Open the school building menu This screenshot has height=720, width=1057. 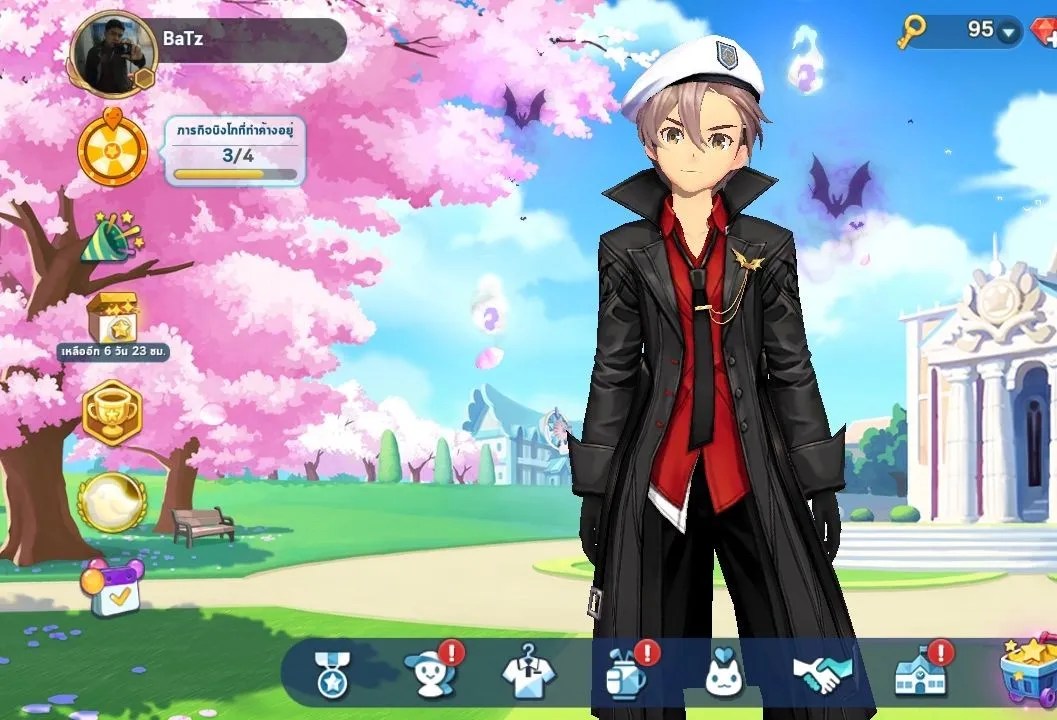(x=920, y=673)
